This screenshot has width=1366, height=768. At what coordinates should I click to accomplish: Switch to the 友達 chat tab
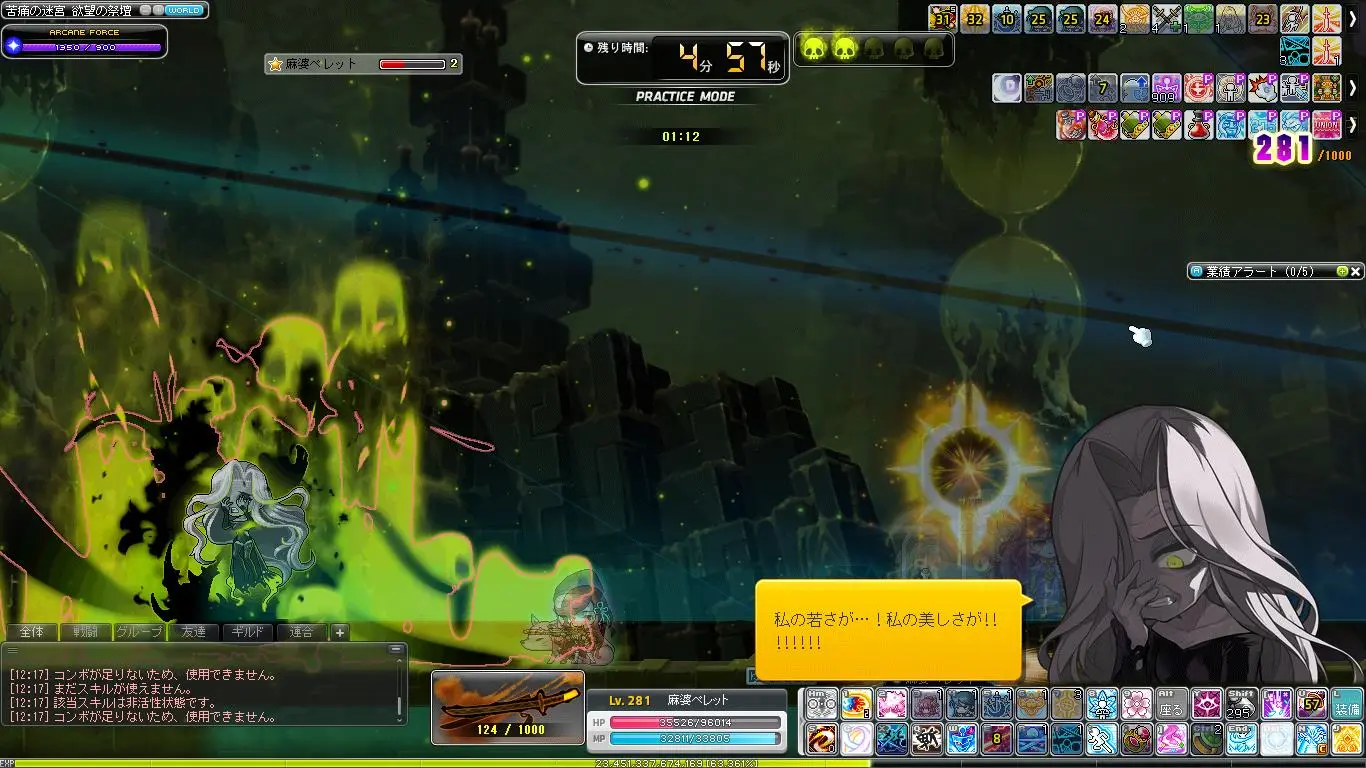click(193, 632)
